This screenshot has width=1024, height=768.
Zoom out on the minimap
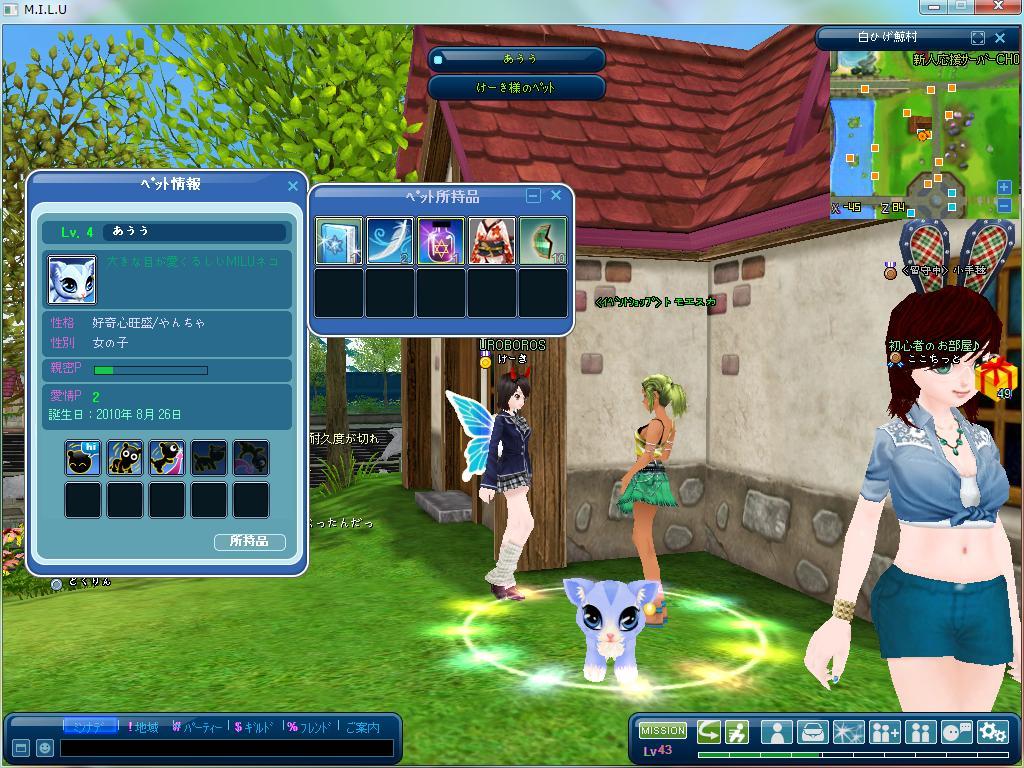(1004, 205)
